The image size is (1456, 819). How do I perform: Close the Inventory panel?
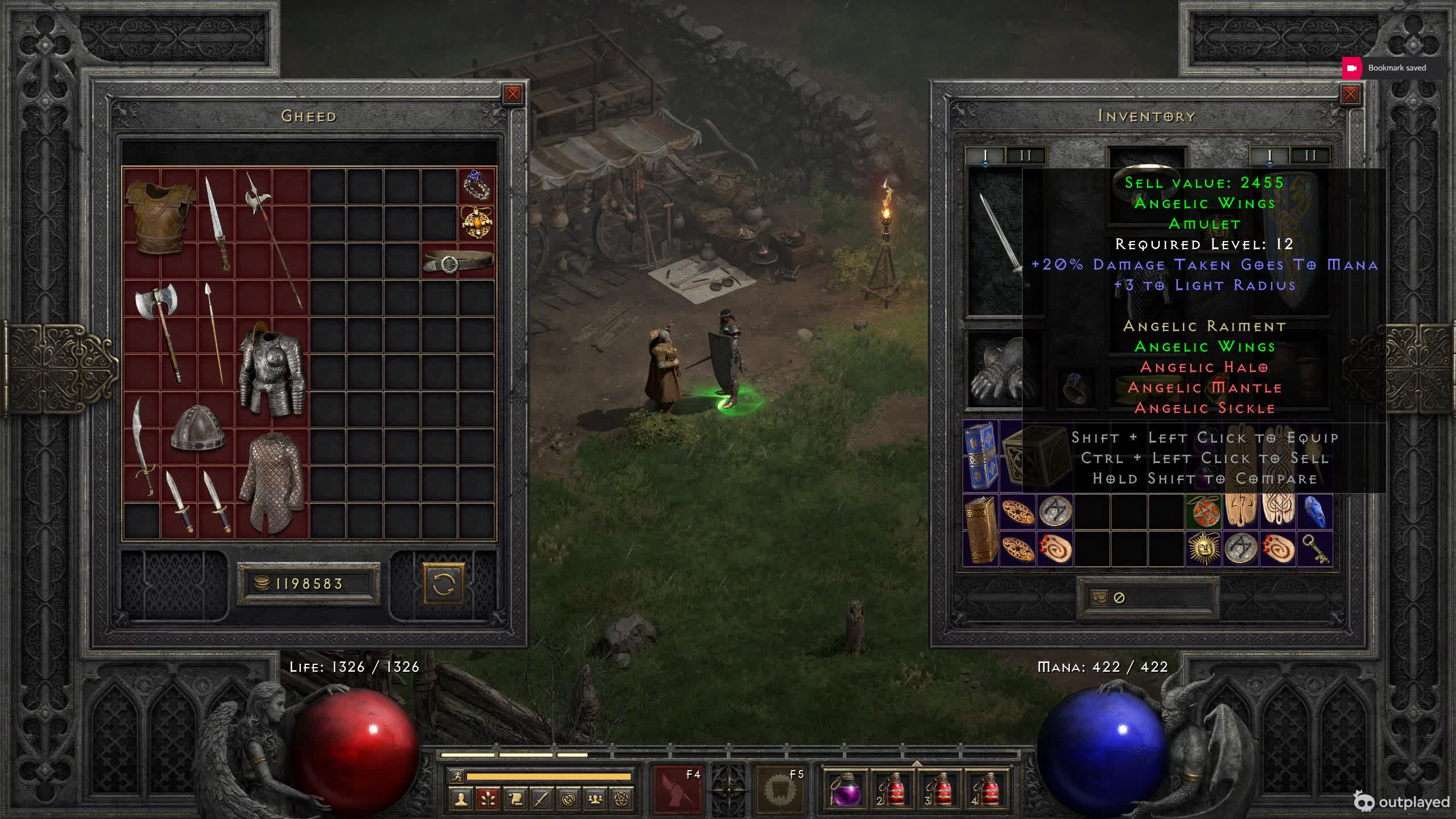pos(1350,94)
